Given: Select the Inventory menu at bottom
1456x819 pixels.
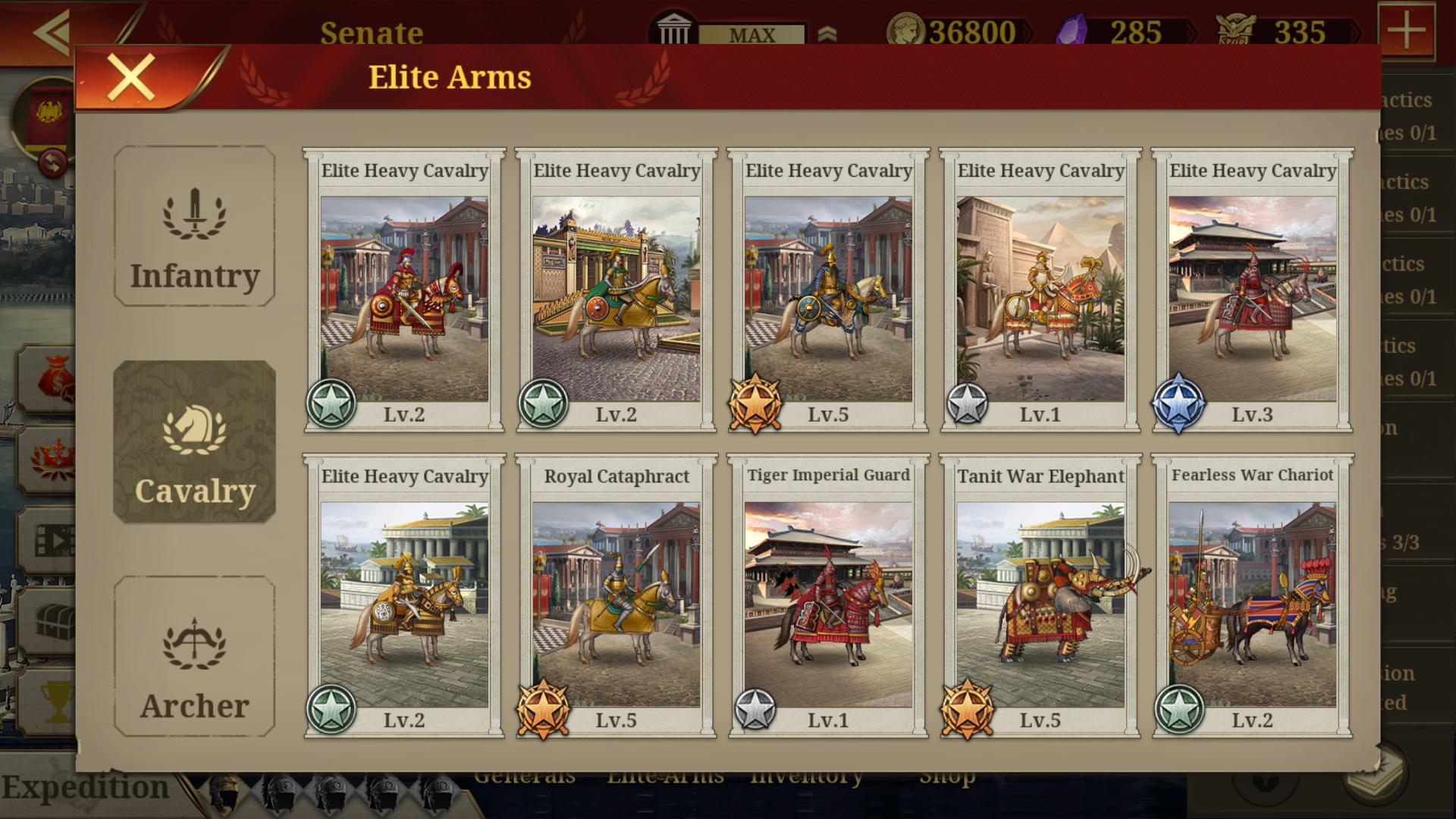Looking at the screenshot, I should [805, 775].
